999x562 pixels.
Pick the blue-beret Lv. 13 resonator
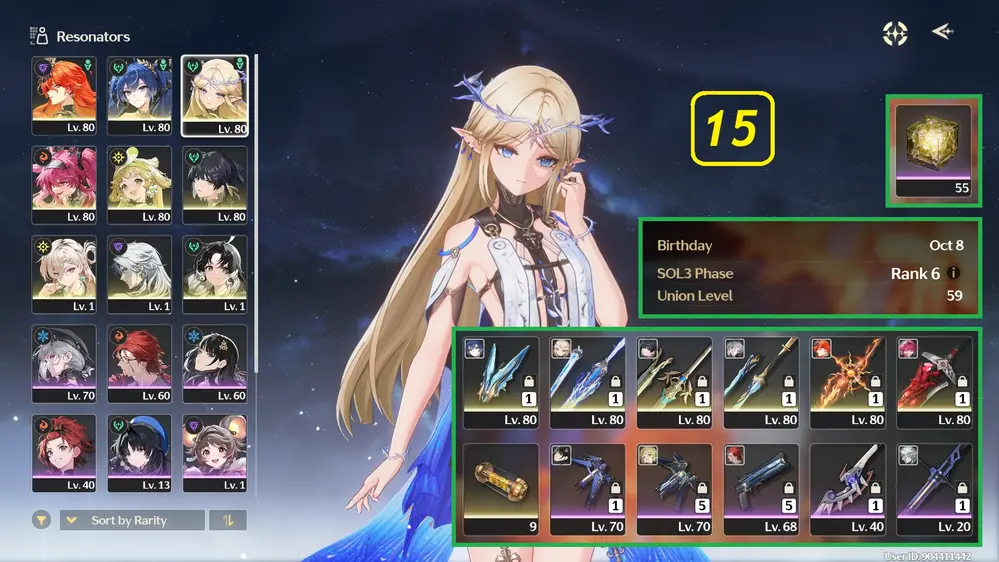140,451
